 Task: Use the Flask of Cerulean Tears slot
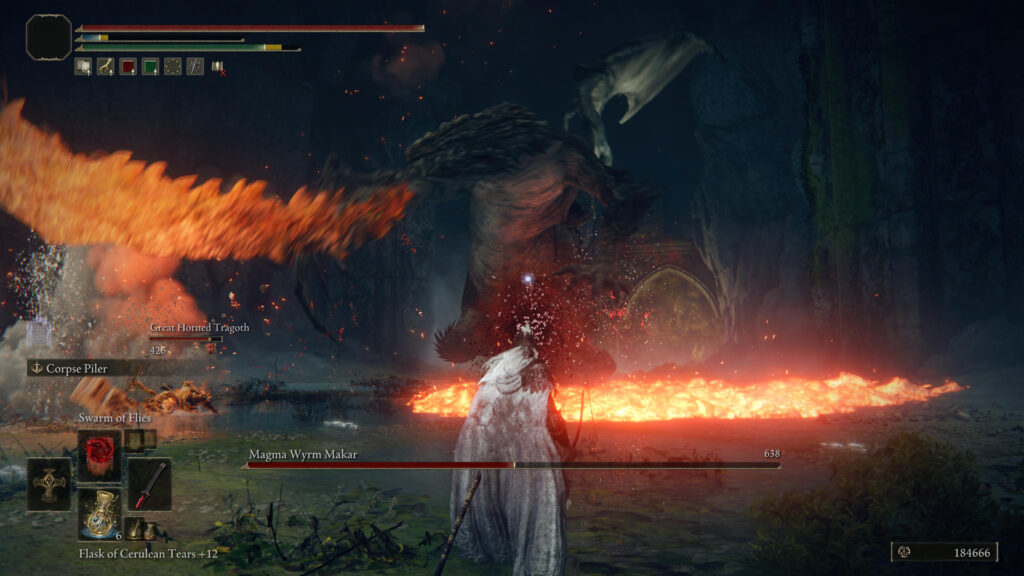point(99,515)
